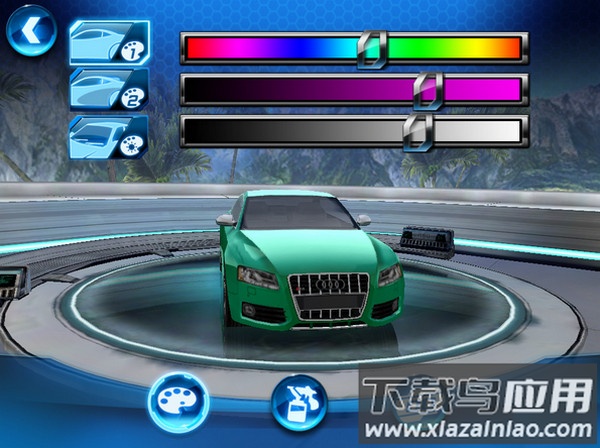Choose the spray can button
The width and height of the screenshot is (600, 448).
point(299,400)
